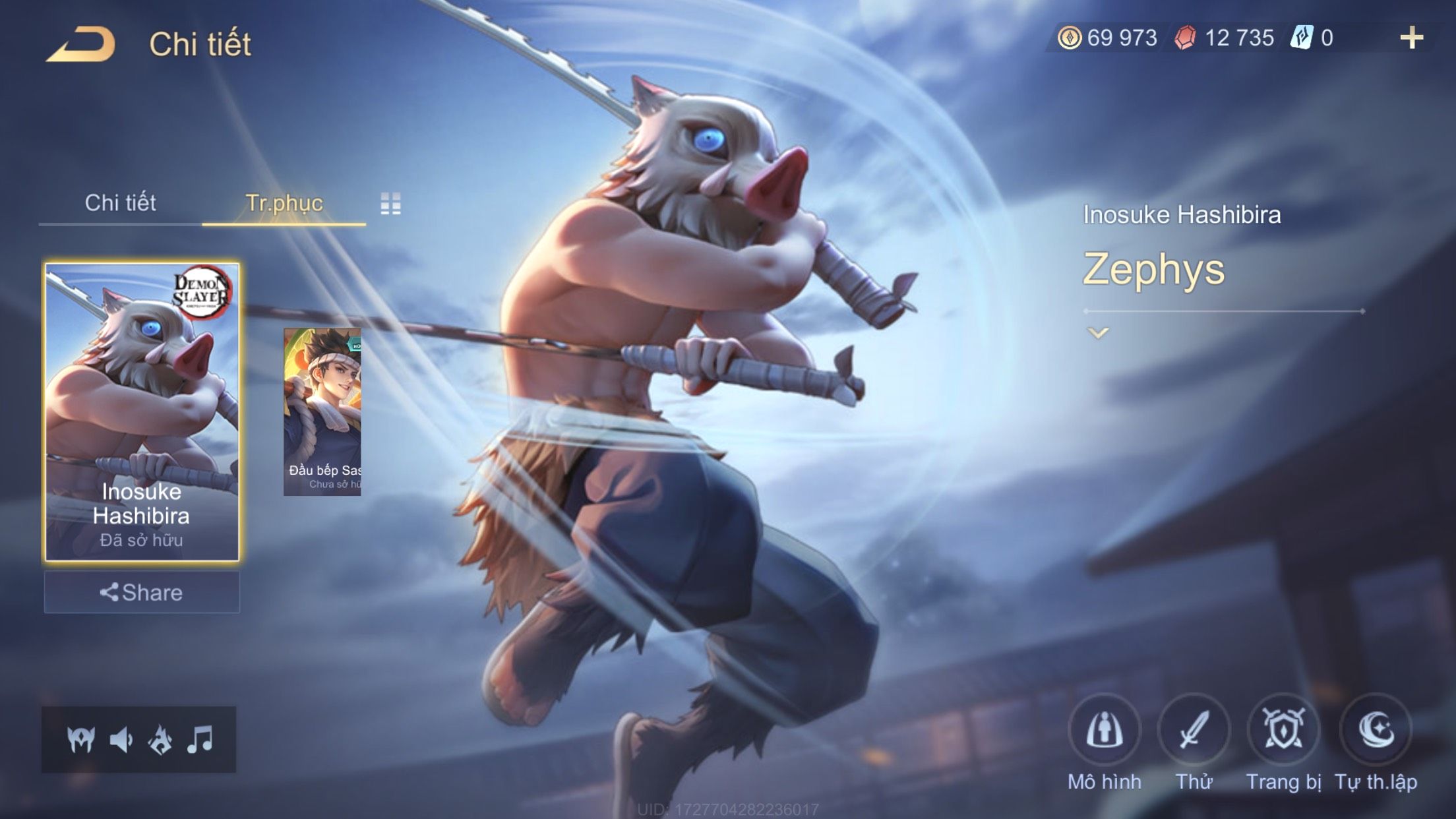Try the hero with Thử
This screenshot has width=1456, height=819.
(x=1194, y=731)
